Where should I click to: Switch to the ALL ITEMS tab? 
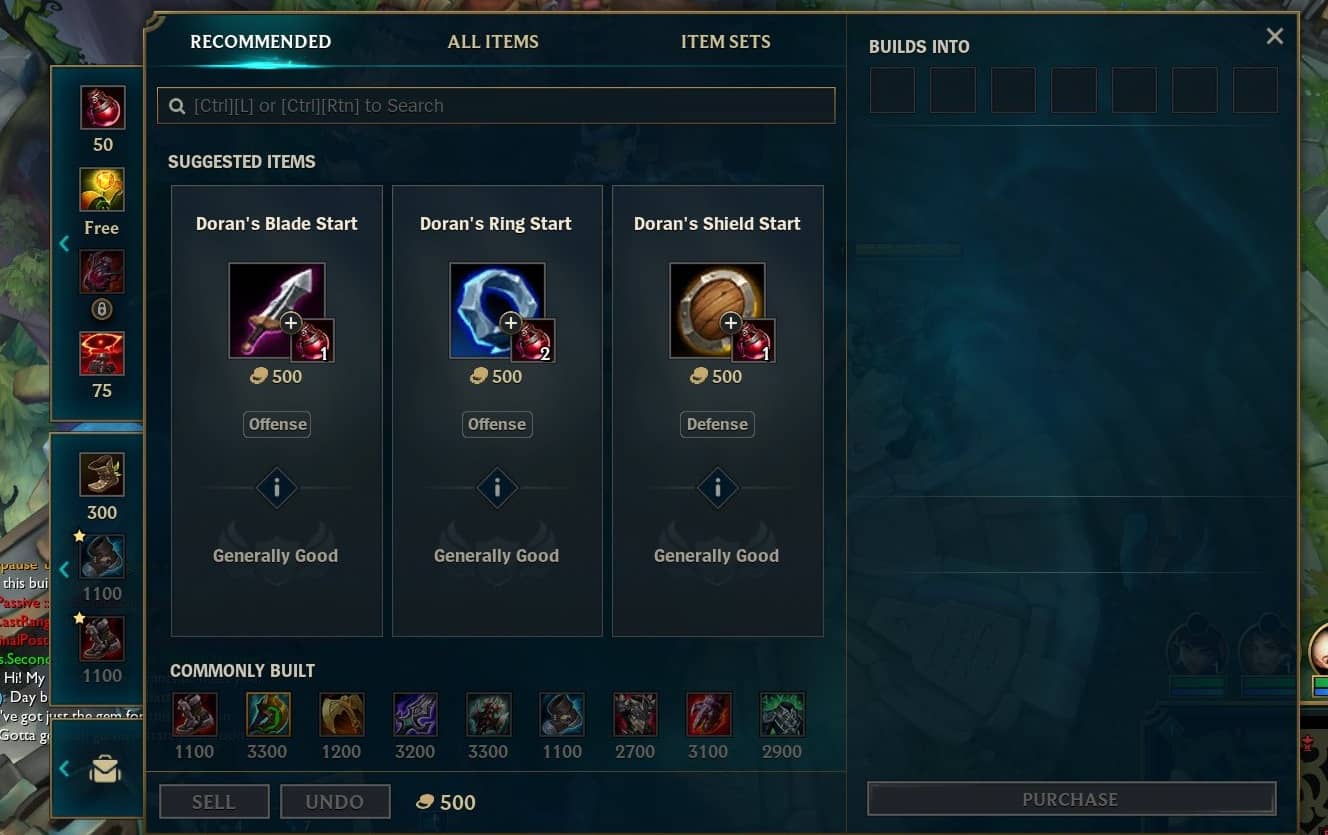tap(493, 42)
